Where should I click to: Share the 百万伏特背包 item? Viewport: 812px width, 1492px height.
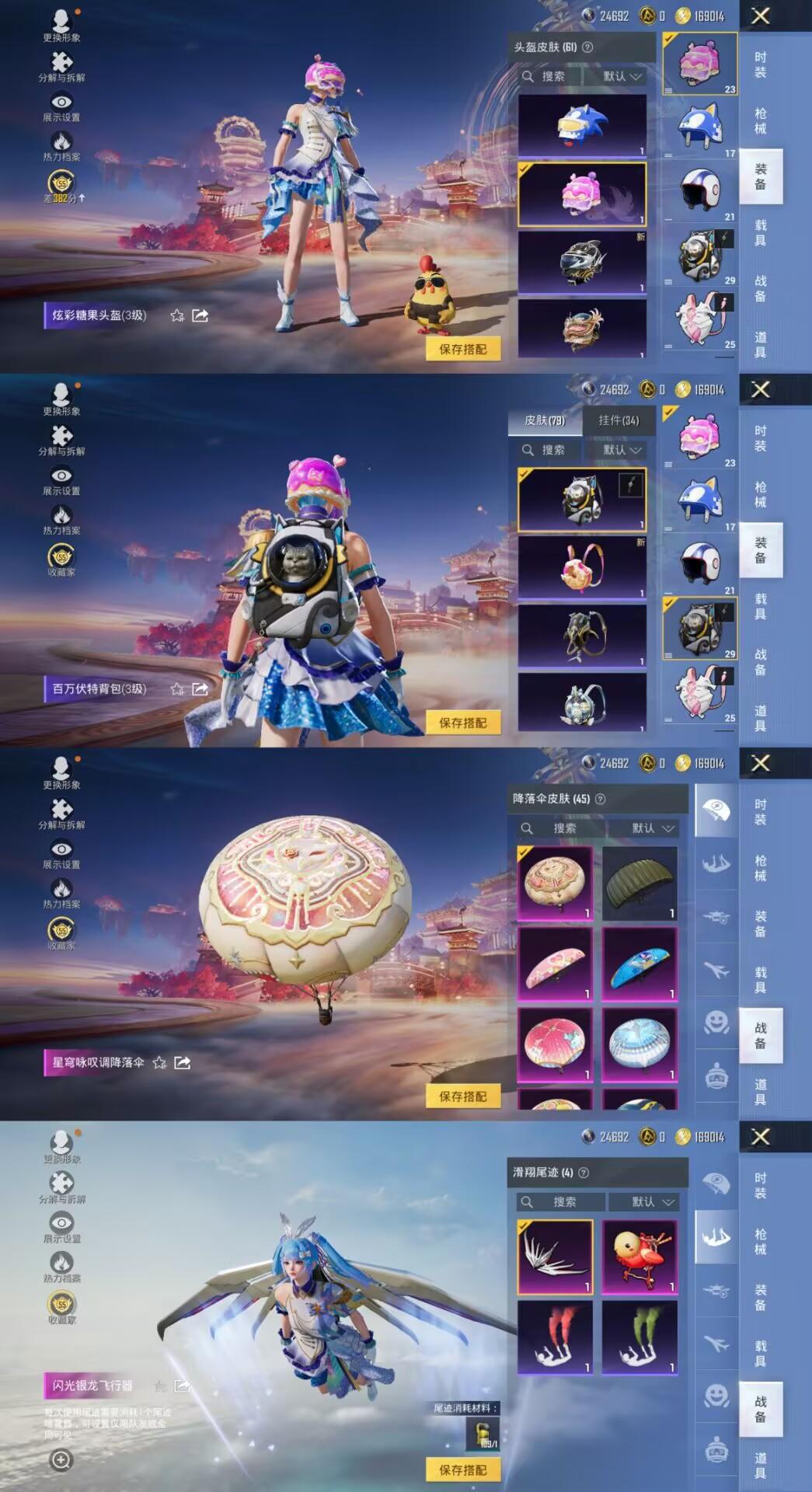point(200,688)
